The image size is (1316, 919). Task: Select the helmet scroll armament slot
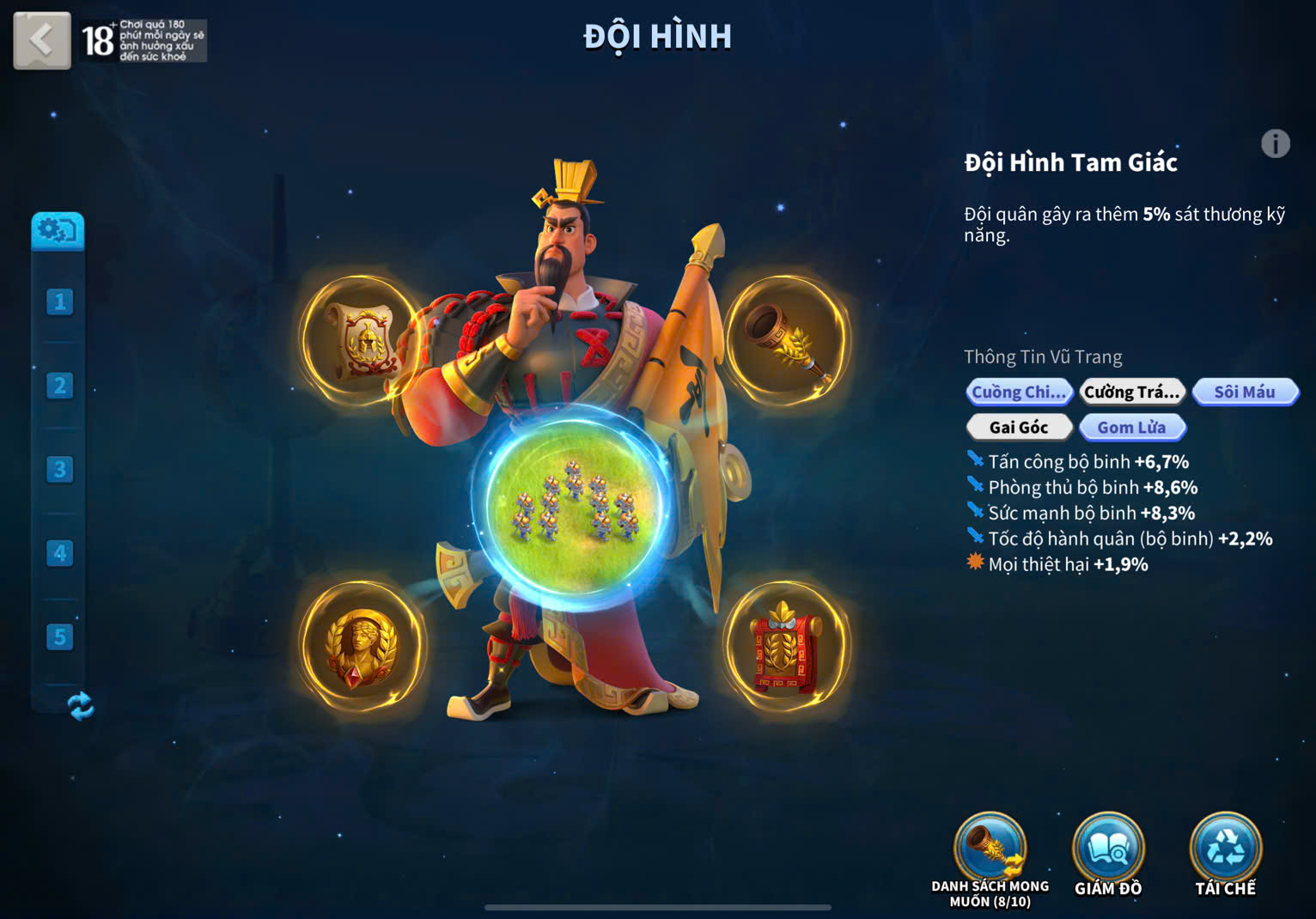click(362, 341)
